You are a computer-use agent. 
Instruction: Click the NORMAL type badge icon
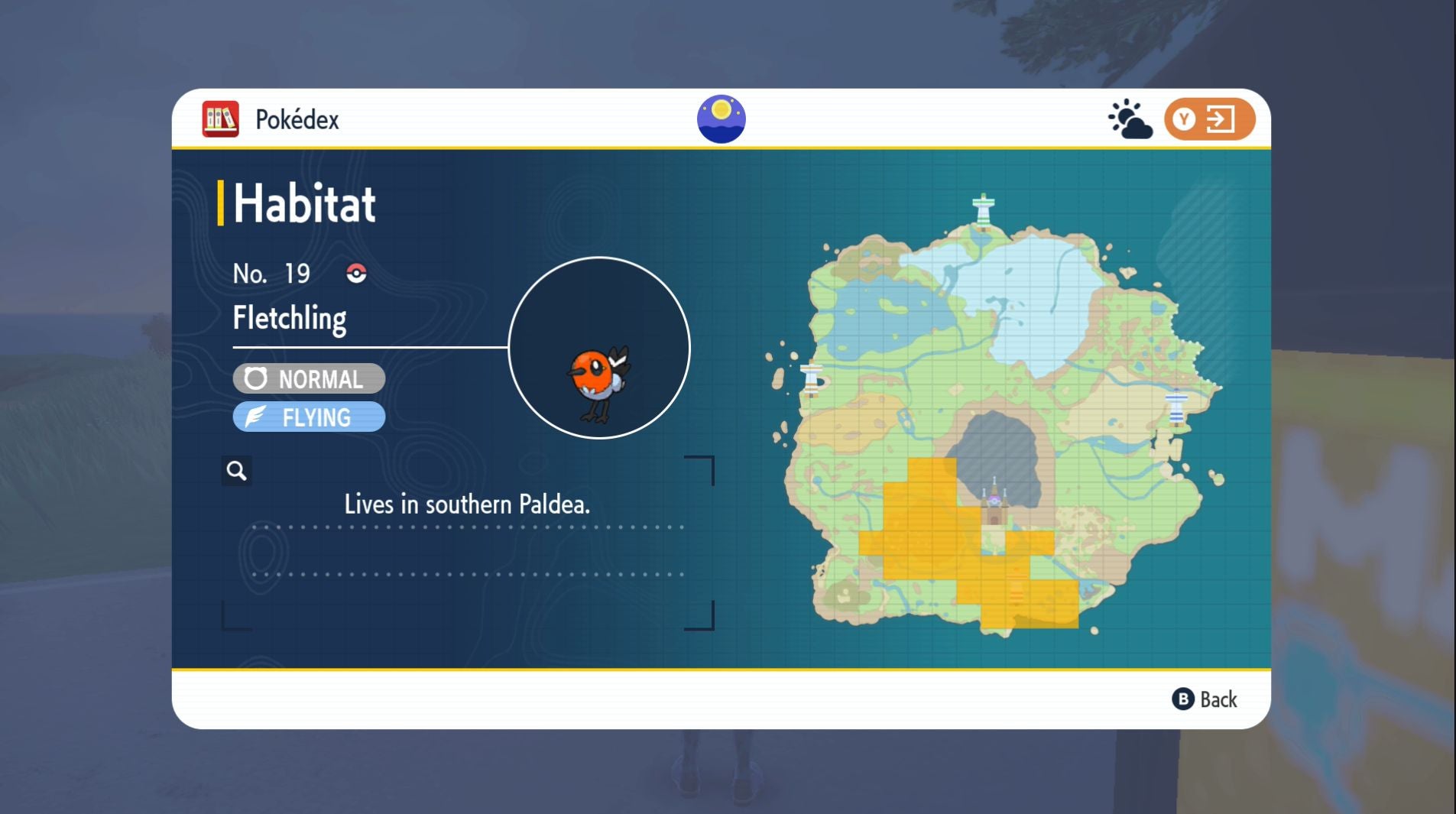tap(256, 378)
